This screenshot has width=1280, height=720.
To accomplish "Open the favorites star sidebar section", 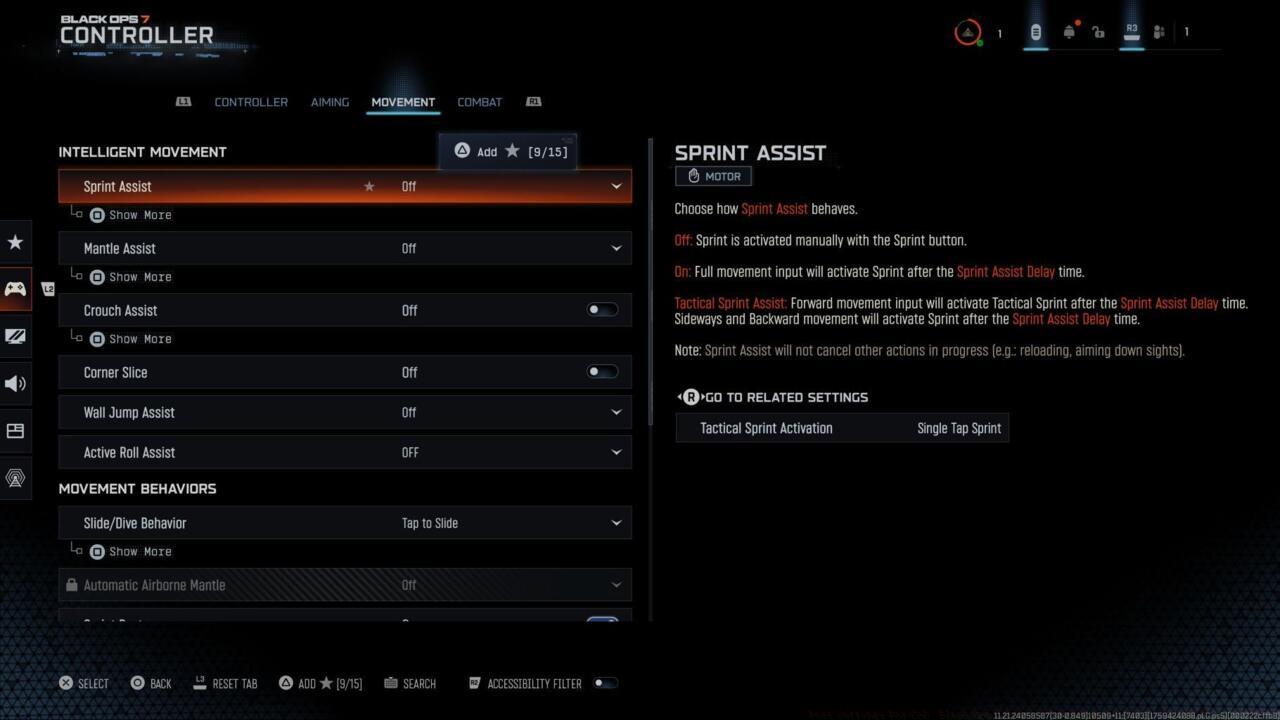I will [16, 242].
